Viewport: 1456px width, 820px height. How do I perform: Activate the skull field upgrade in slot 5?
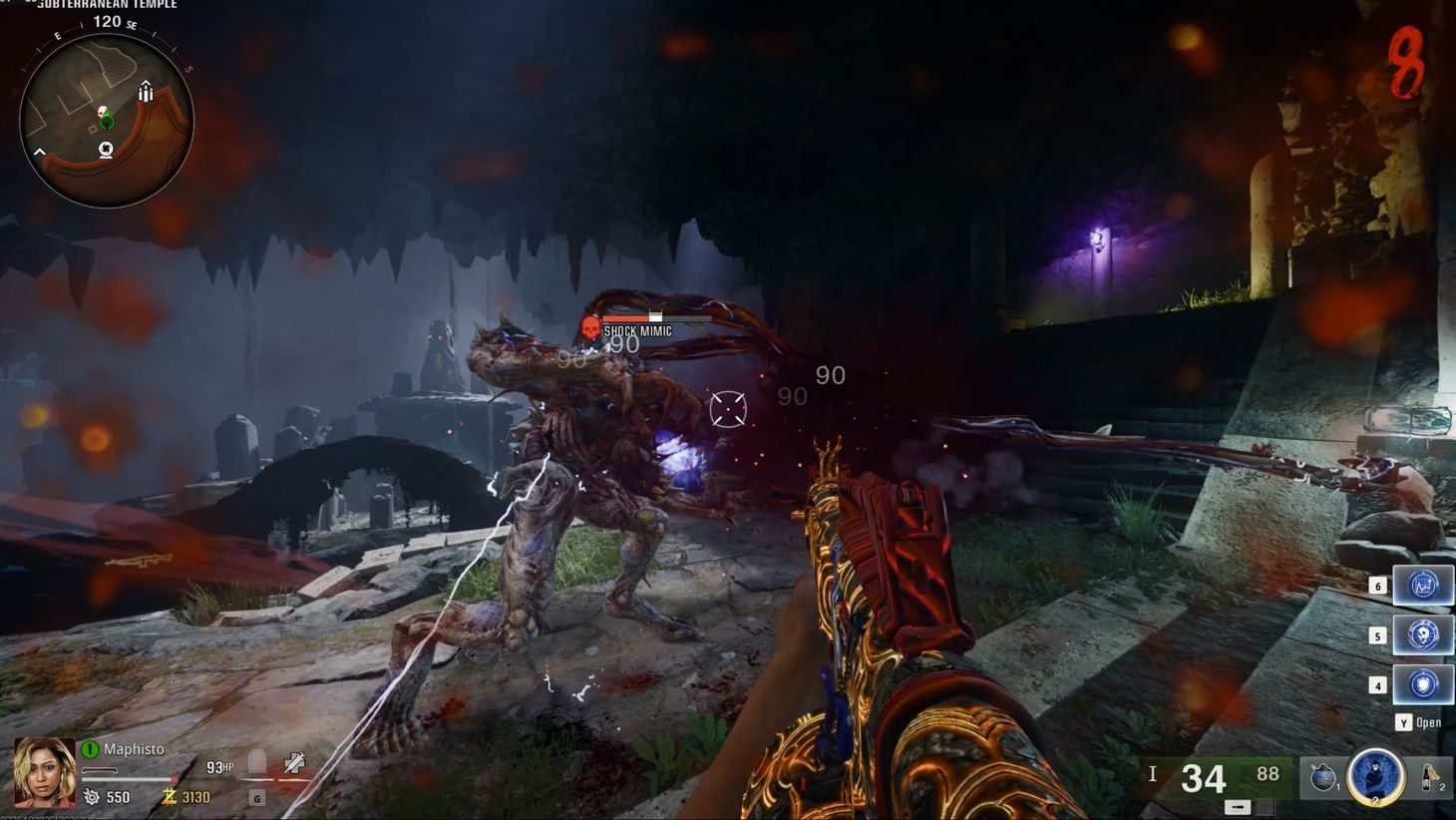pyautogui.click(x=1422, y=634)
